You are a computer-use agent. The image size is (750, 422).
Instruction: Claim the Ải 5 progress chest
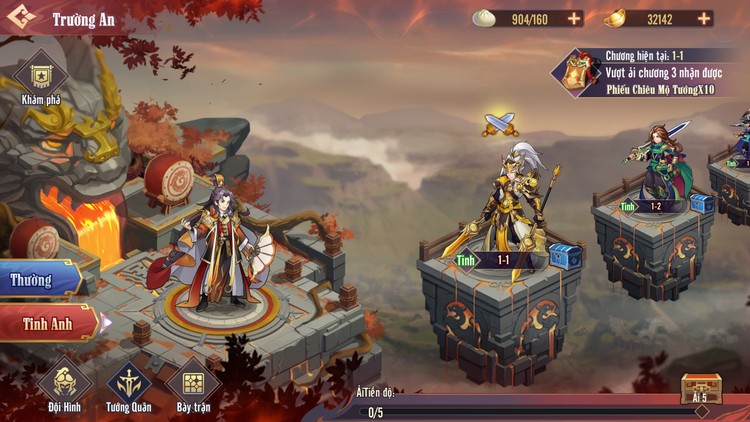700,388
